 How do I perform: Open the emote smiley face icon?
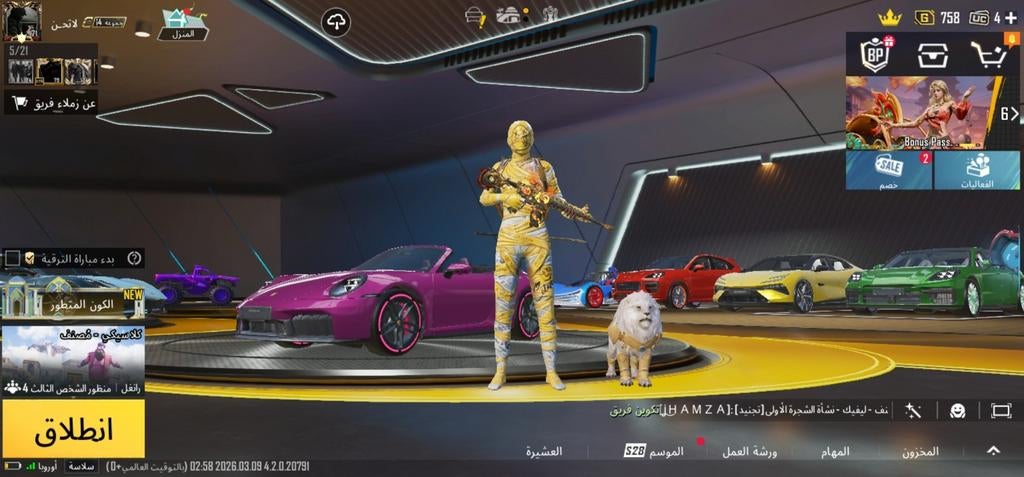click(957, 410)
